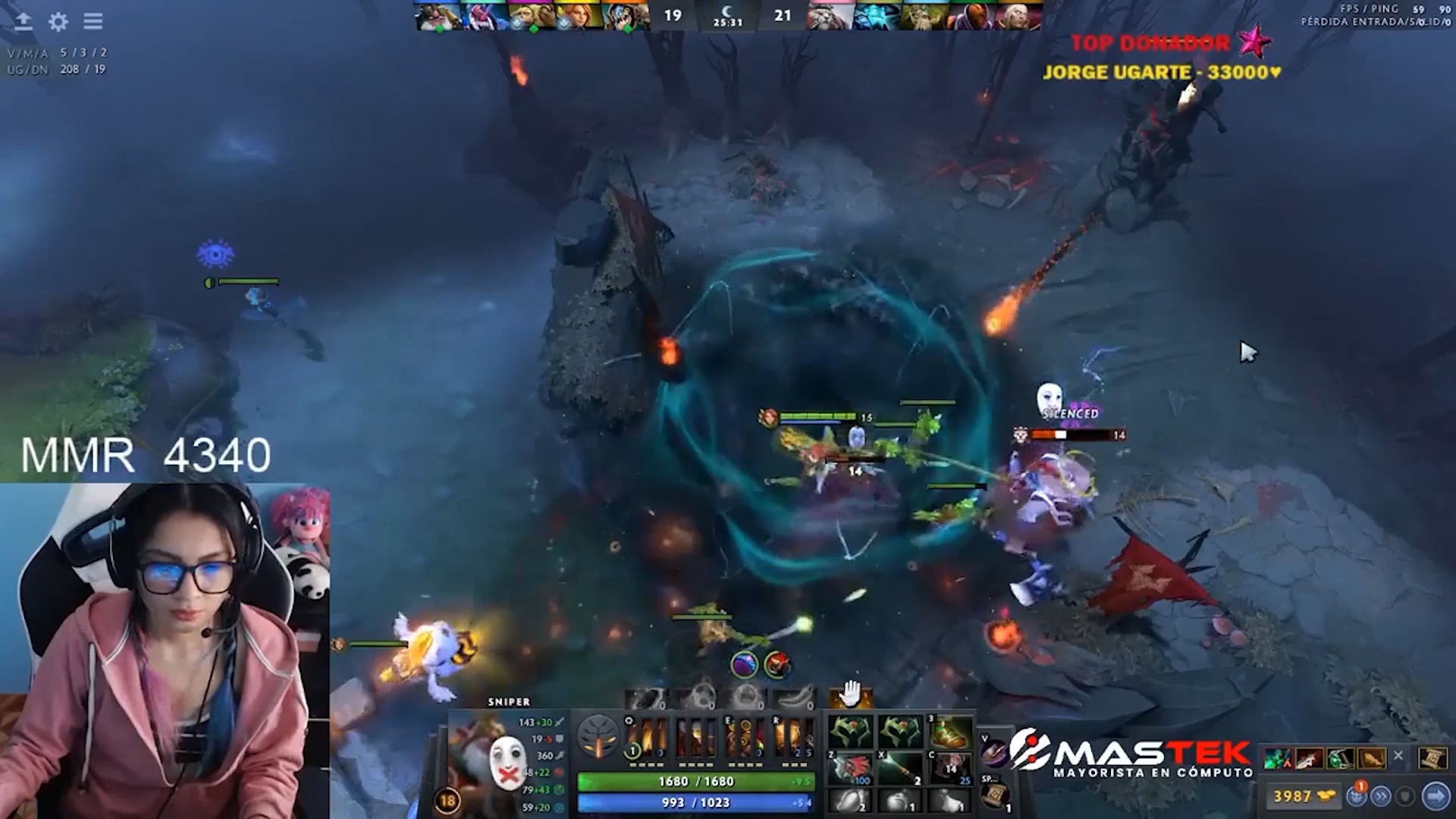Select the Windranger portrait in the top bar

(578, 17)
